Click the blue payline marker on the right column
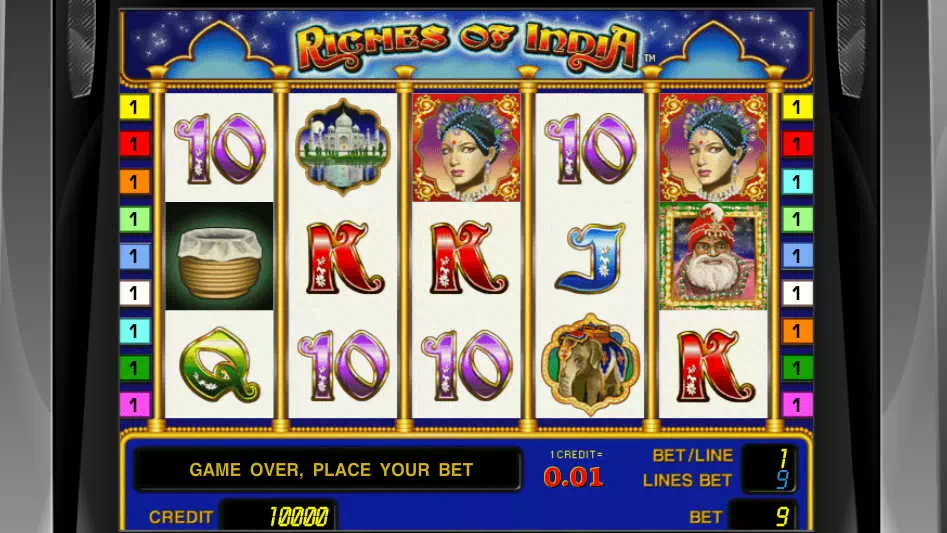 pos(797,256)
